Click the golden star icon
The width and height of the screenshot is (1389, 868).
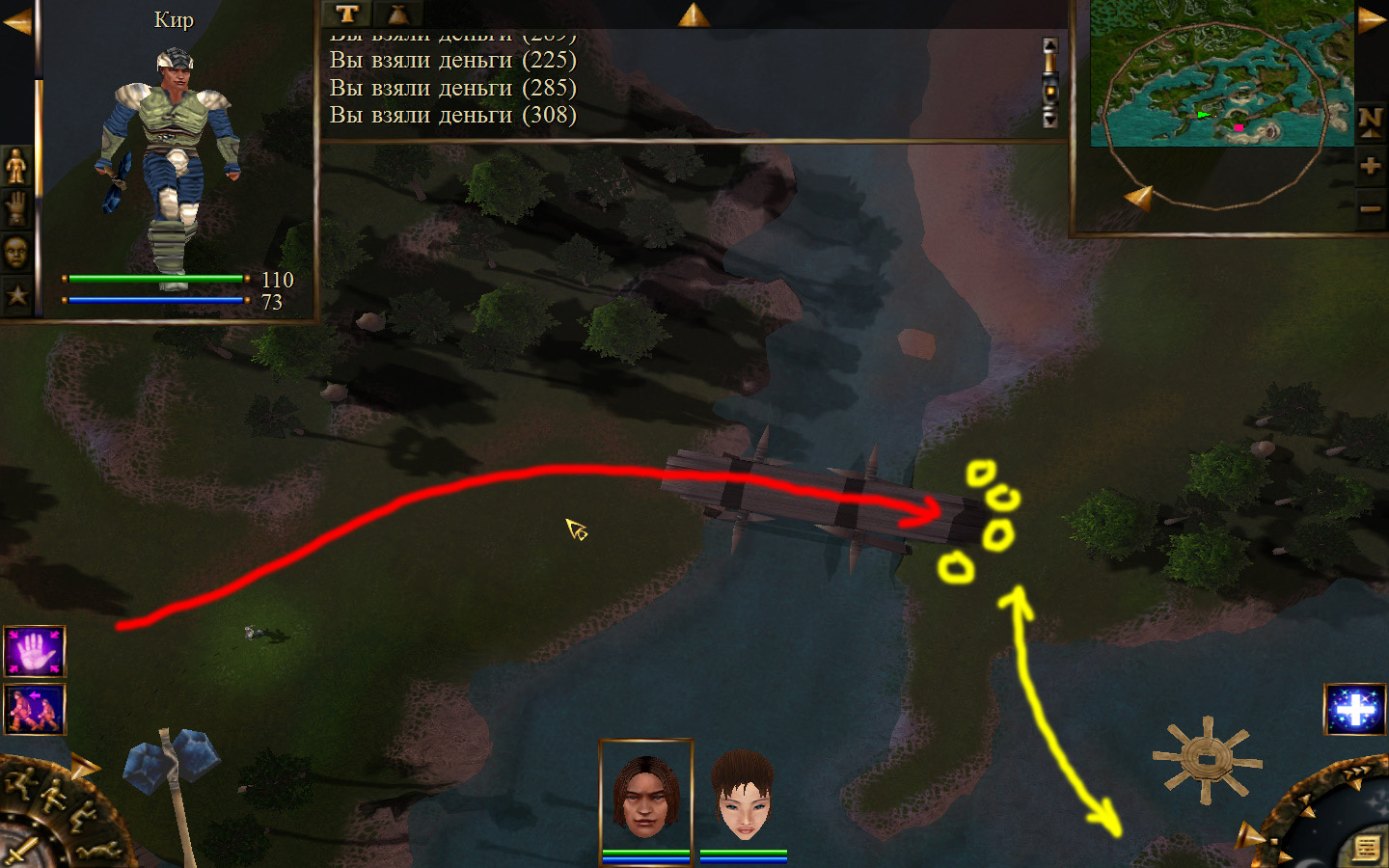click(x=16, y=295)
